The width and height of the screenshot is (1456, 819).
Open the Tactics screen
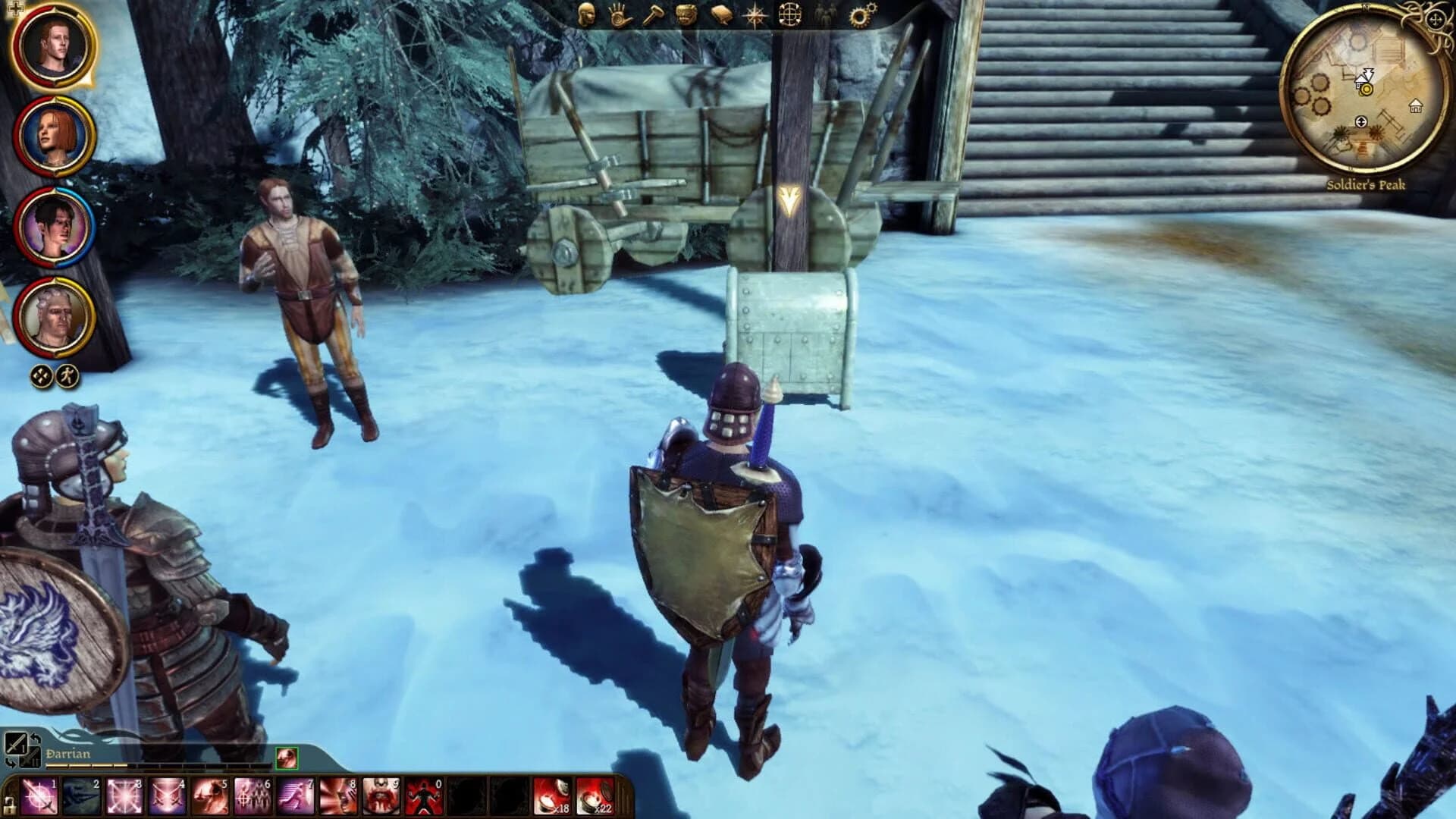click(685, 14)
